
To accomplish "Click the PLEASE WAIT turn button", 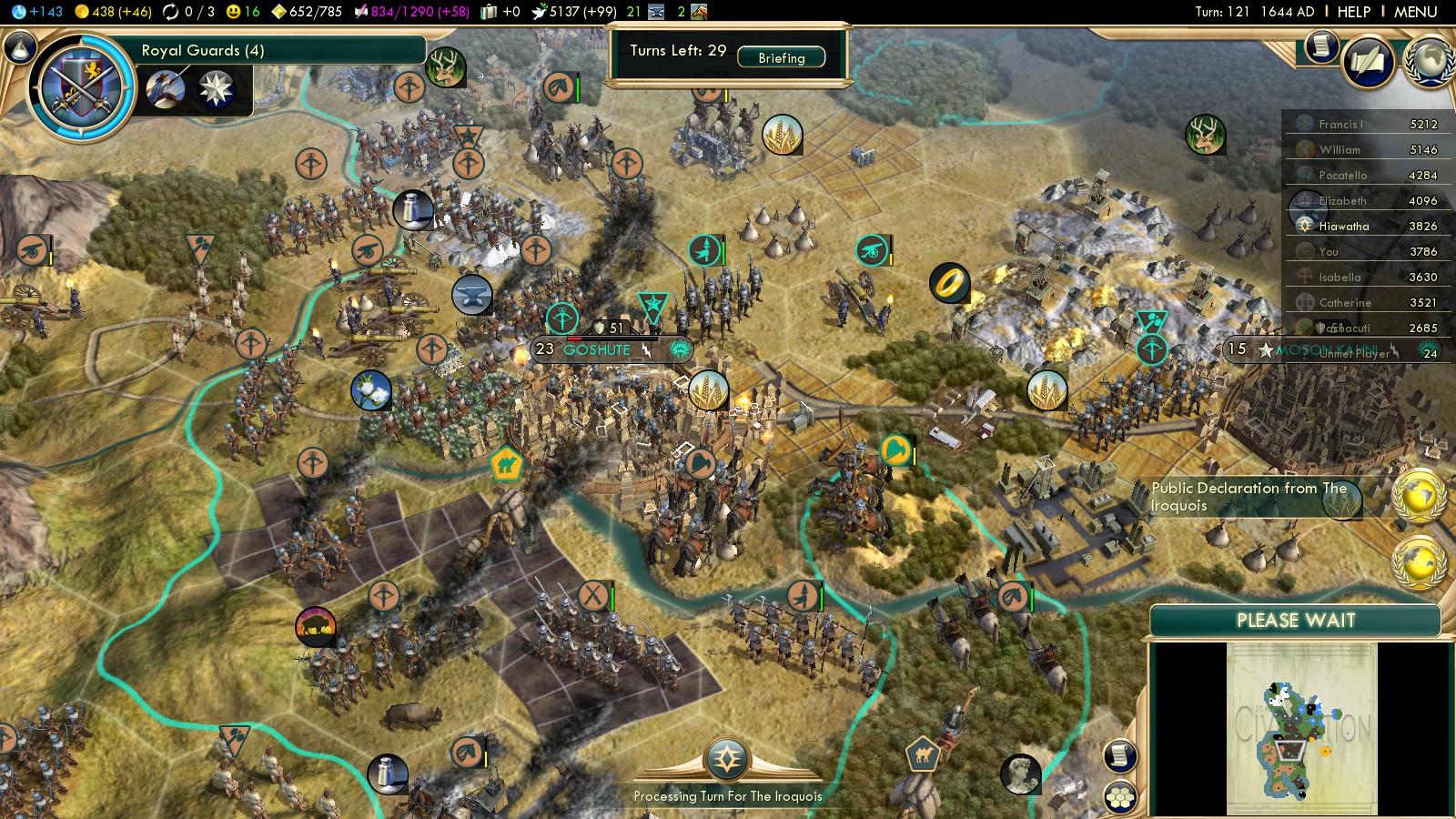I will pos(1295,621).
